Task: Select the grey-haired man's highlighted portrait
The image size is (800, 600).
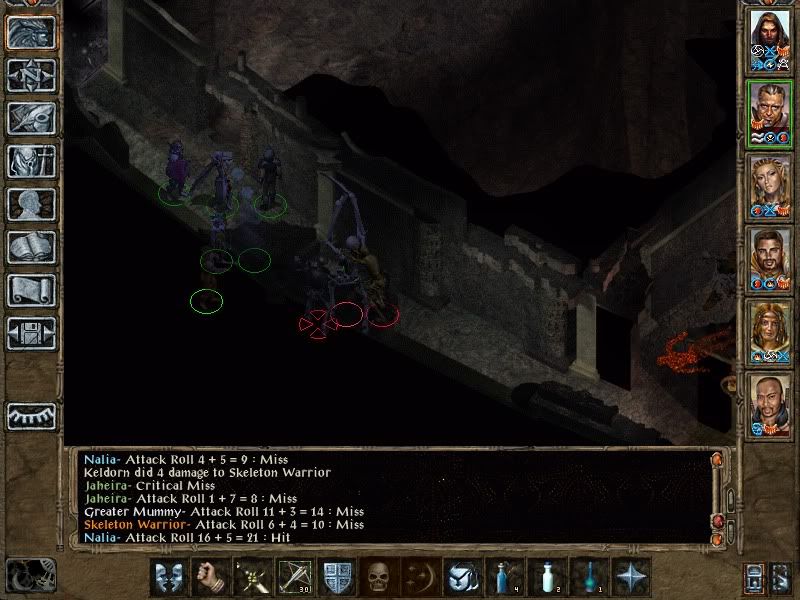Action: pyautogui.click(x=769, y=113)
